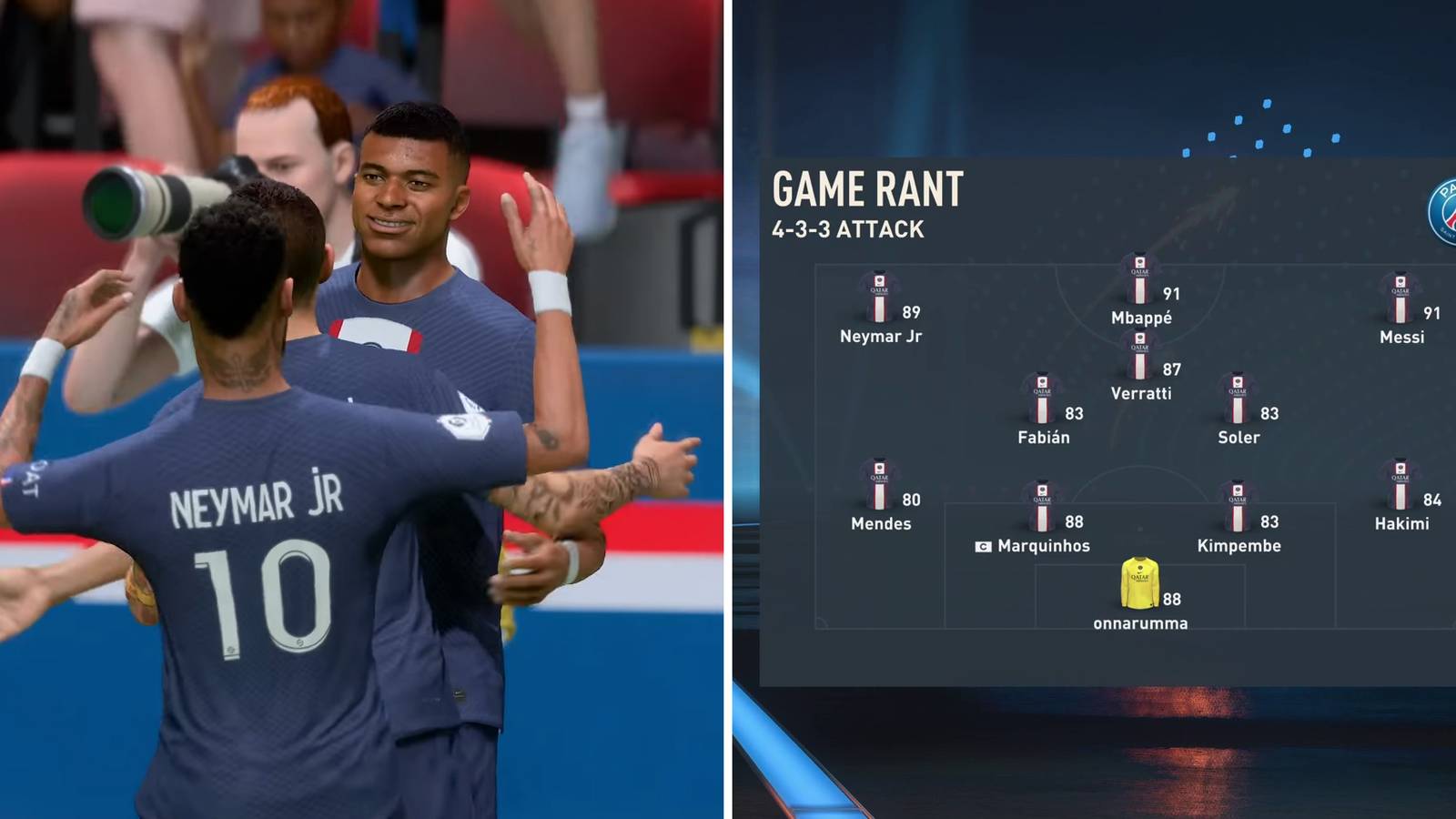This screenshot has width=1456, height=819.
Task: Click Marquinhos' captain armband marker
Action: click(985, 546)
